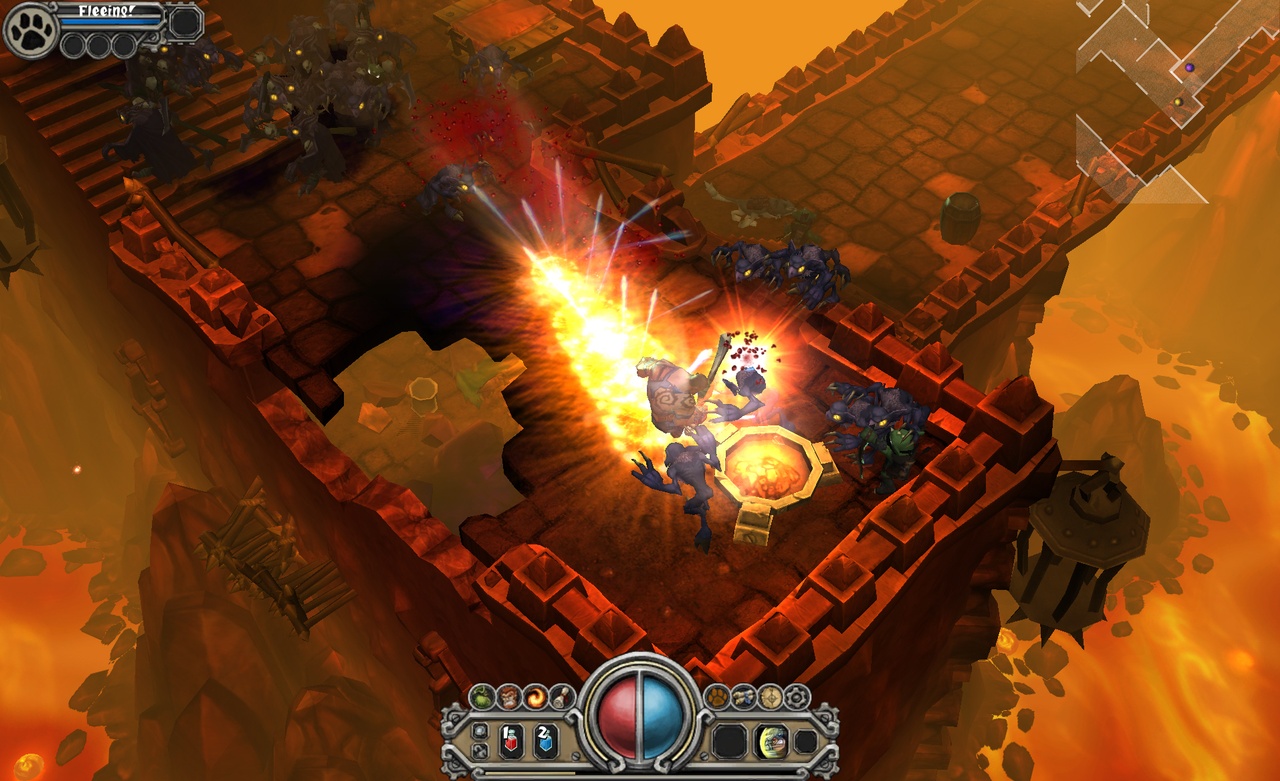Use the health potion in slot 1
Image resolution: width=1280 pixels, height=781 pixels.
510,740
